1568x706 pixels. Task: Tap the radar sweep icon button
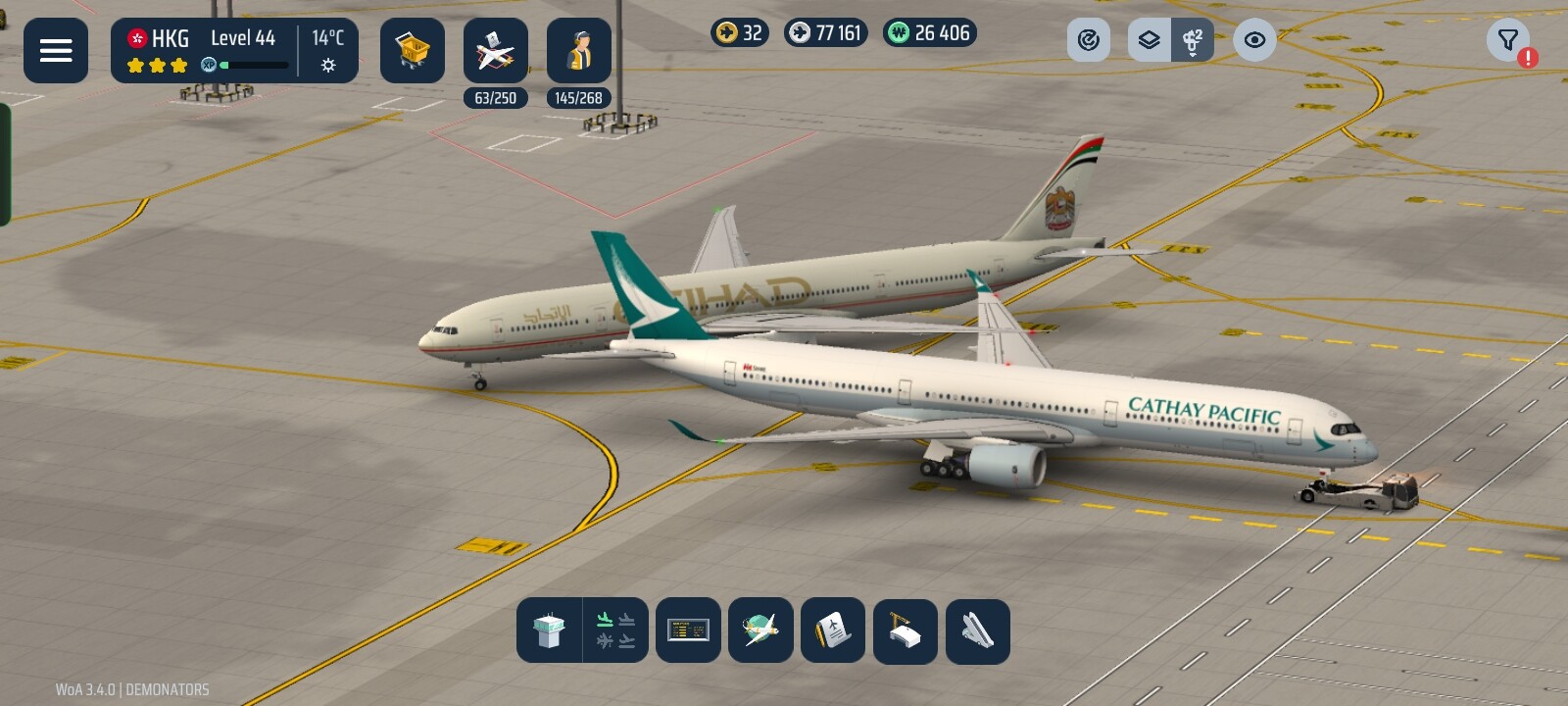[1089, 40]
